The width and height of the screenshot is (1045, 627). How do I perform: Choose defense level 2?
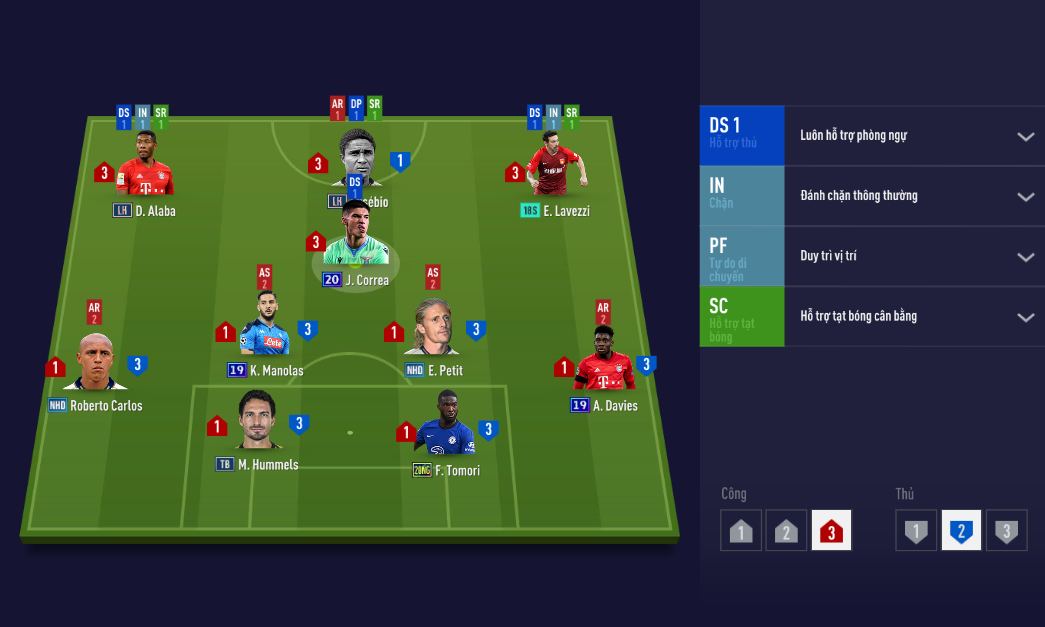pos(961,531)
